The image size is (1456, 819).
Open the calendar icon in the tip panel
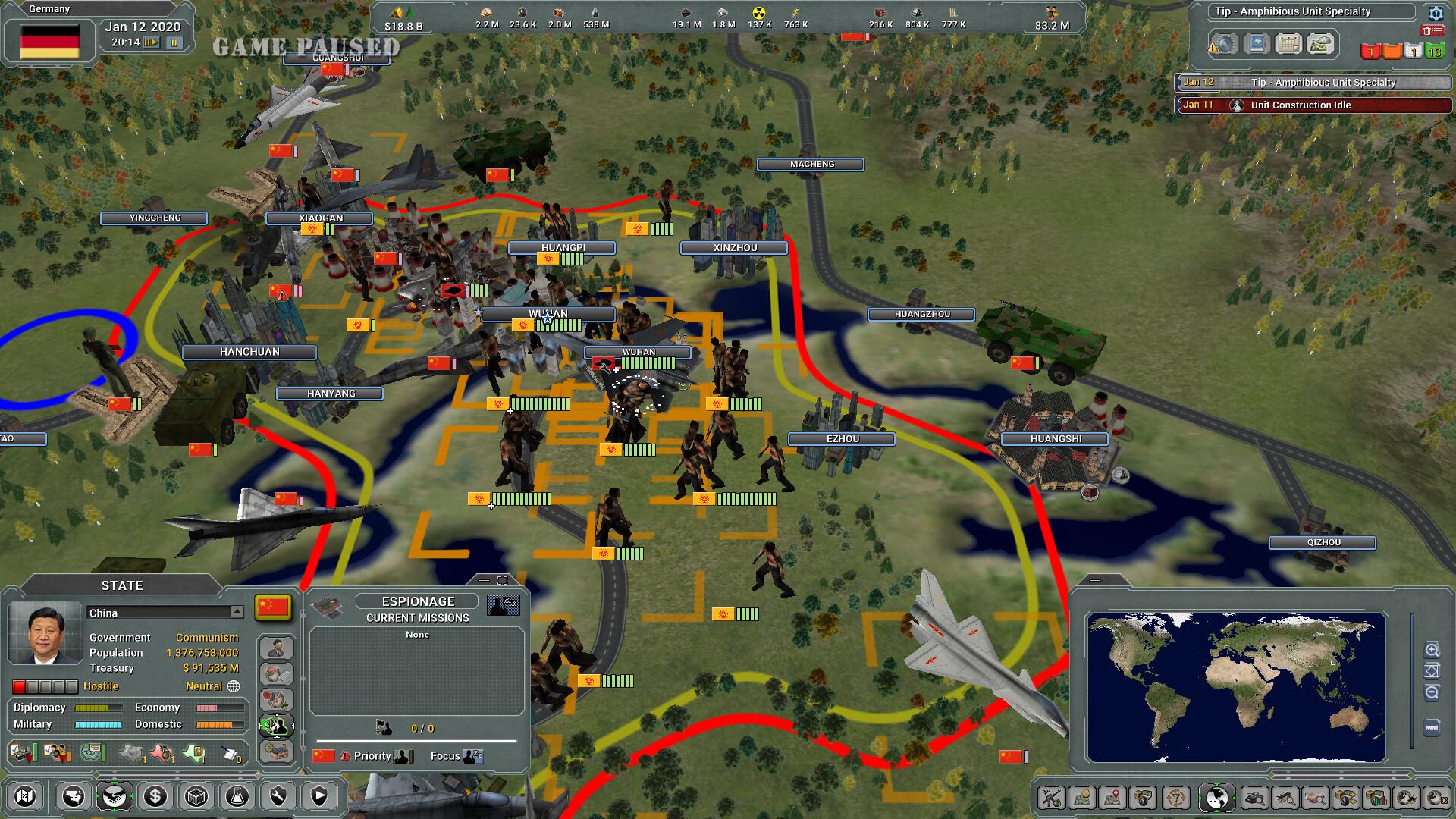click(1288, 44)
